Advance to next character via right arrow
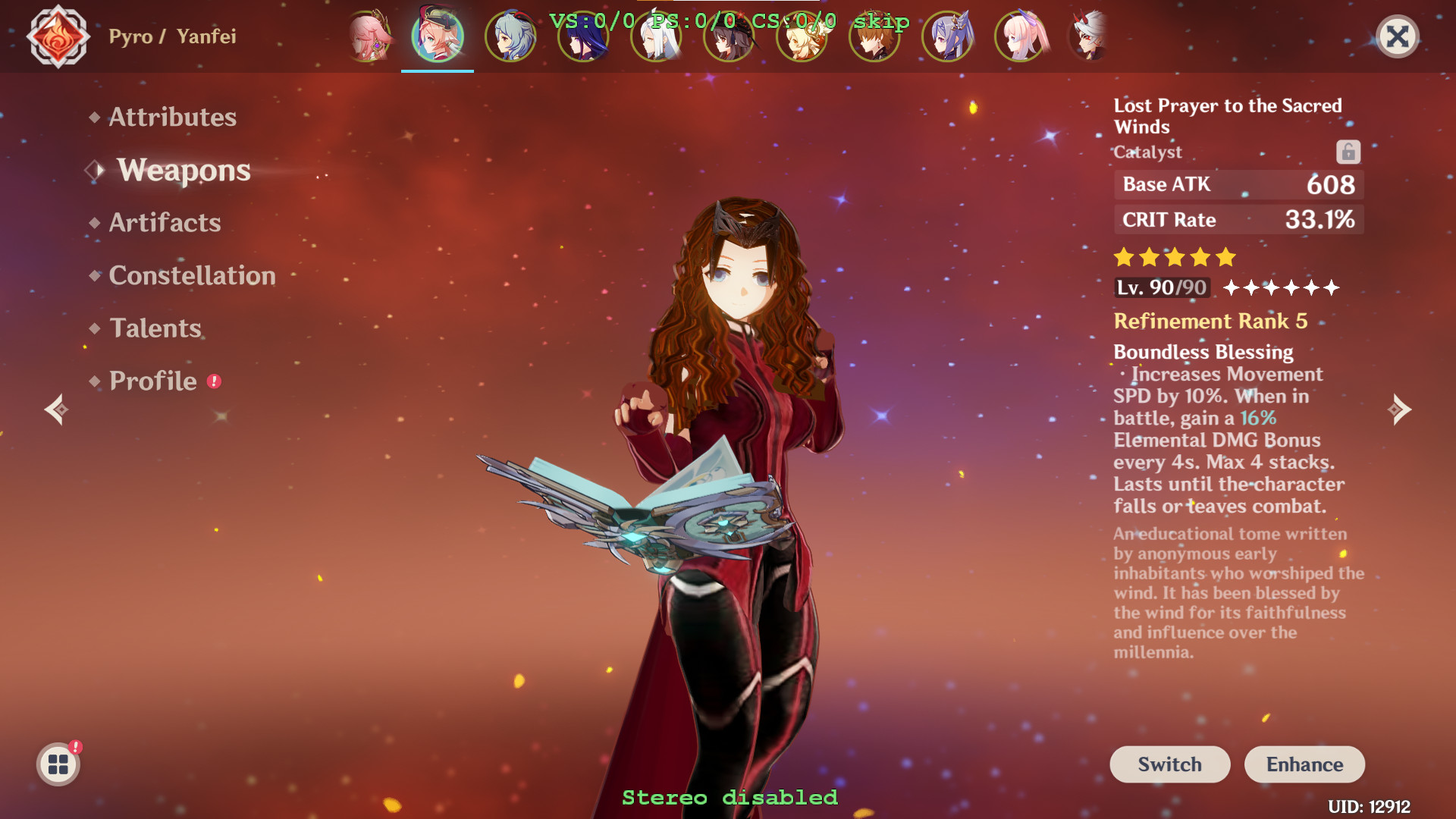Image resolution: width=1456 pixels, height=819 pixels. click(x=1401, y=409)
